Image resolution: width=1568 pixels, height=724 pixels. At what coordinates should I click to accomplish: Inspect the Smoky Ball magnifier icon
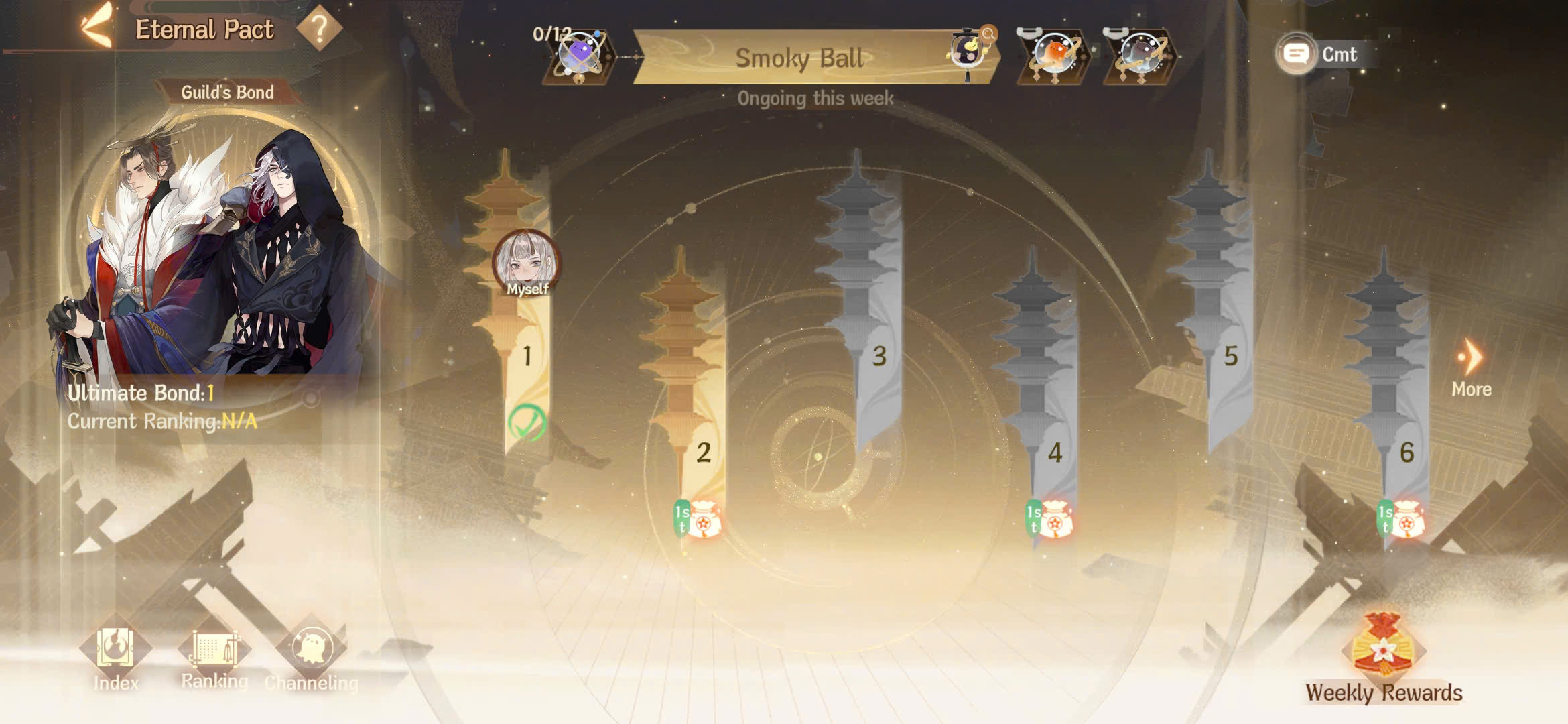pyautogui.click(x=988, y=34)
